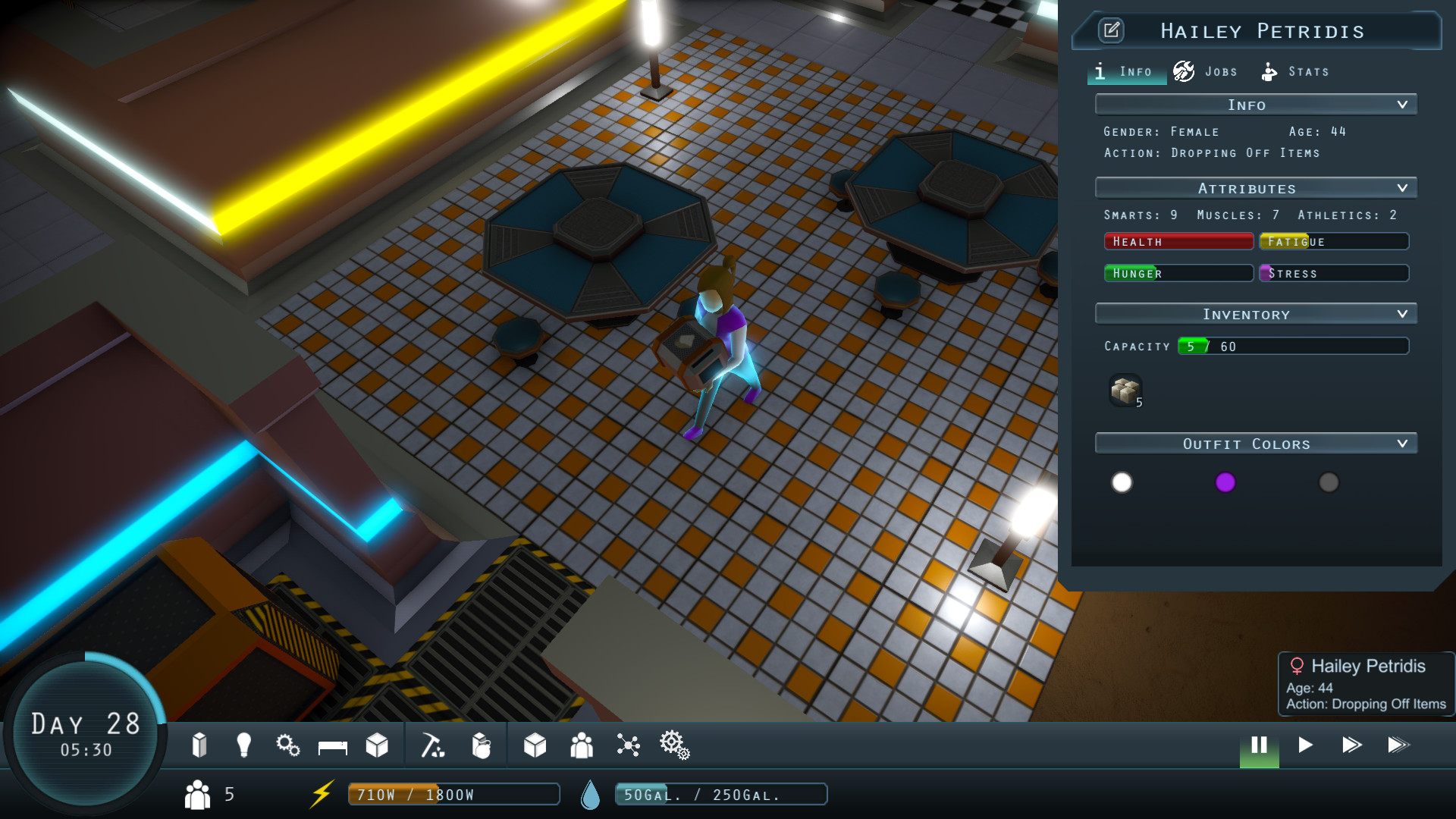The width and height of the screenshot is (1456, 819).
Task: Click the Outfit Colors header
Action: pyautogui.click(x=1255, y=444)
